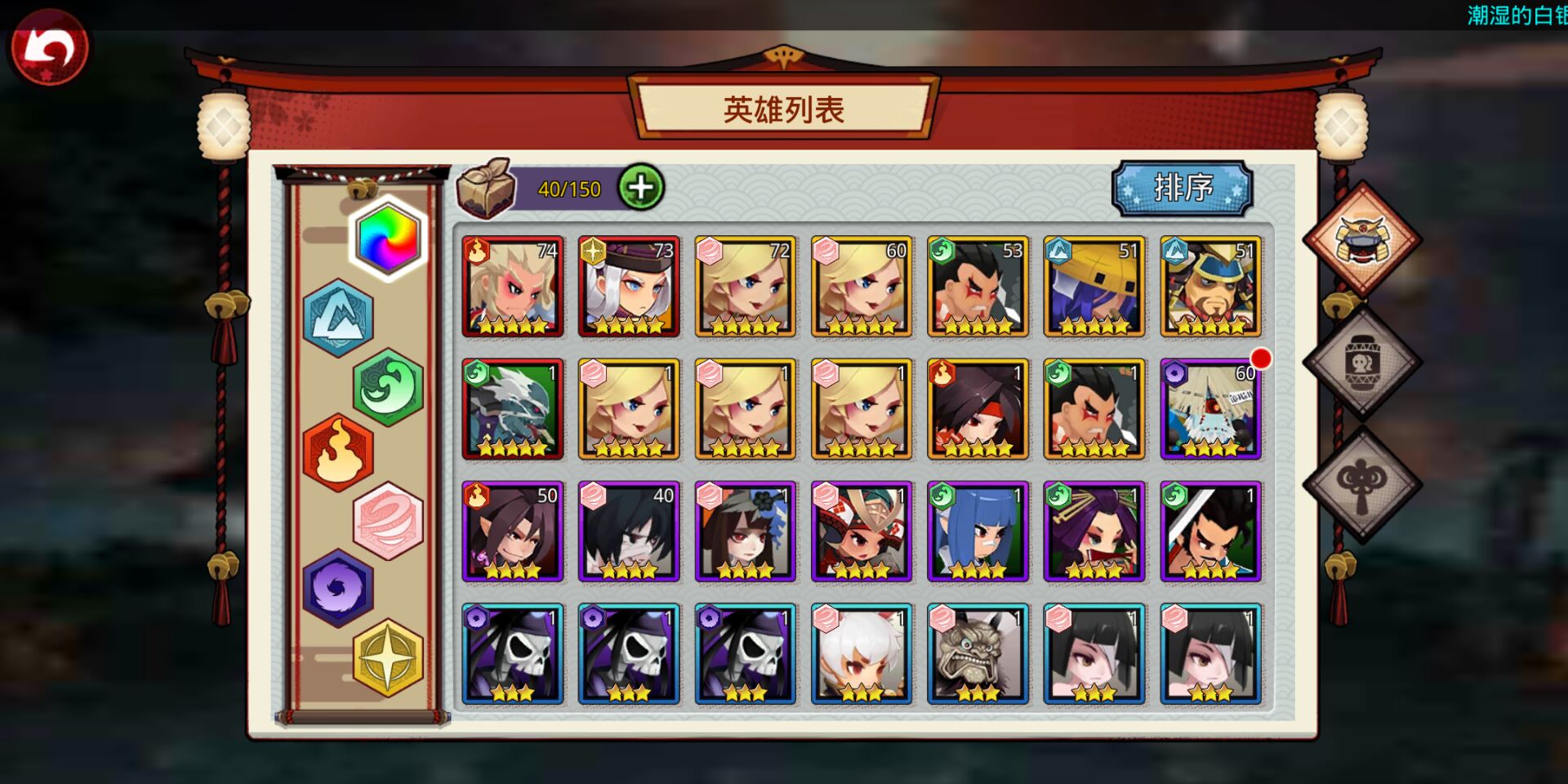1568x784 pixels.
Task: Filter heroes by pink swirl element
Action: click(x=389, y=521)
